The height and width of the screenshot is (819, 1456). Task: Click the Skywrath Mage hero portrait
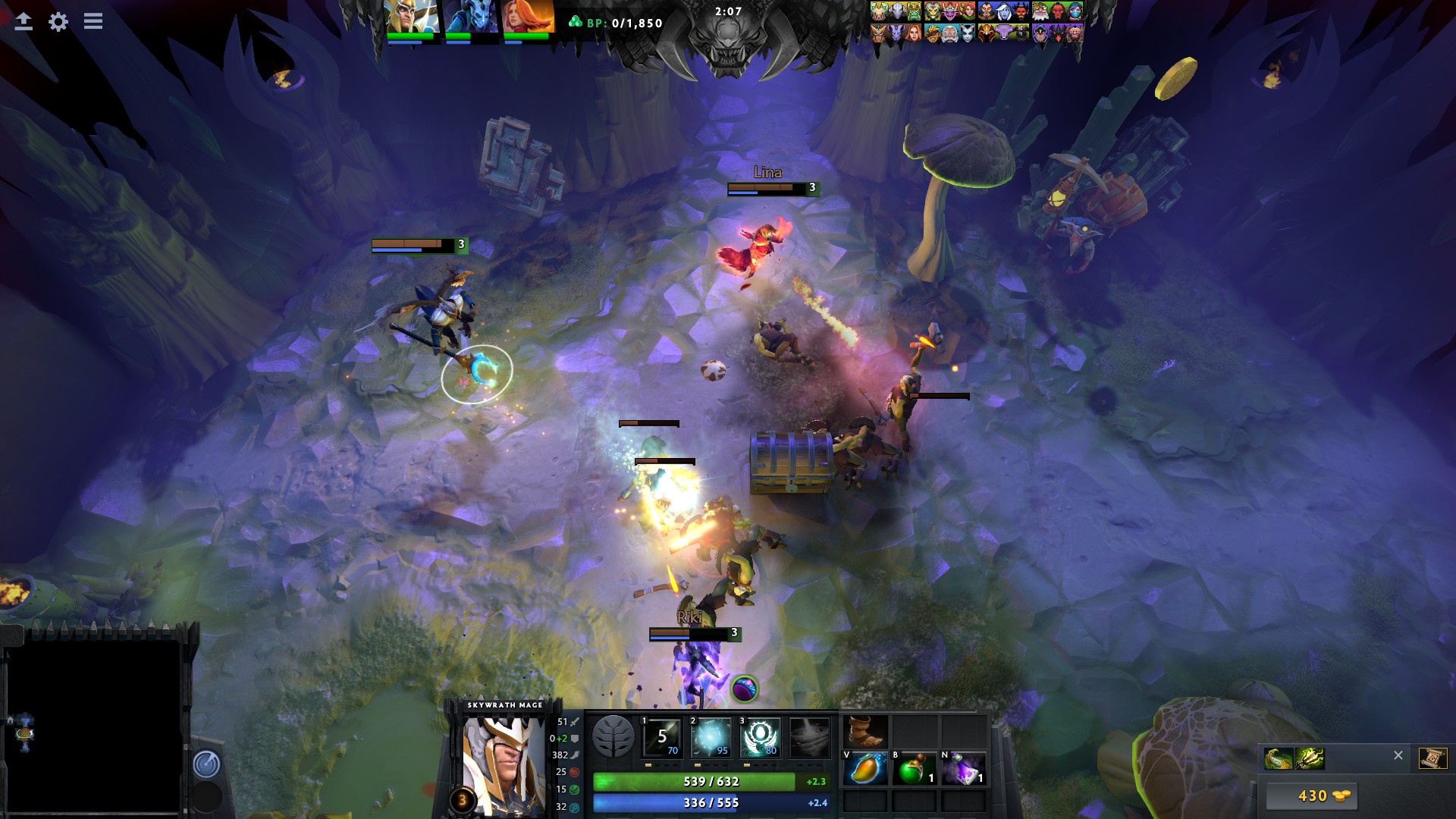(504, 762)
